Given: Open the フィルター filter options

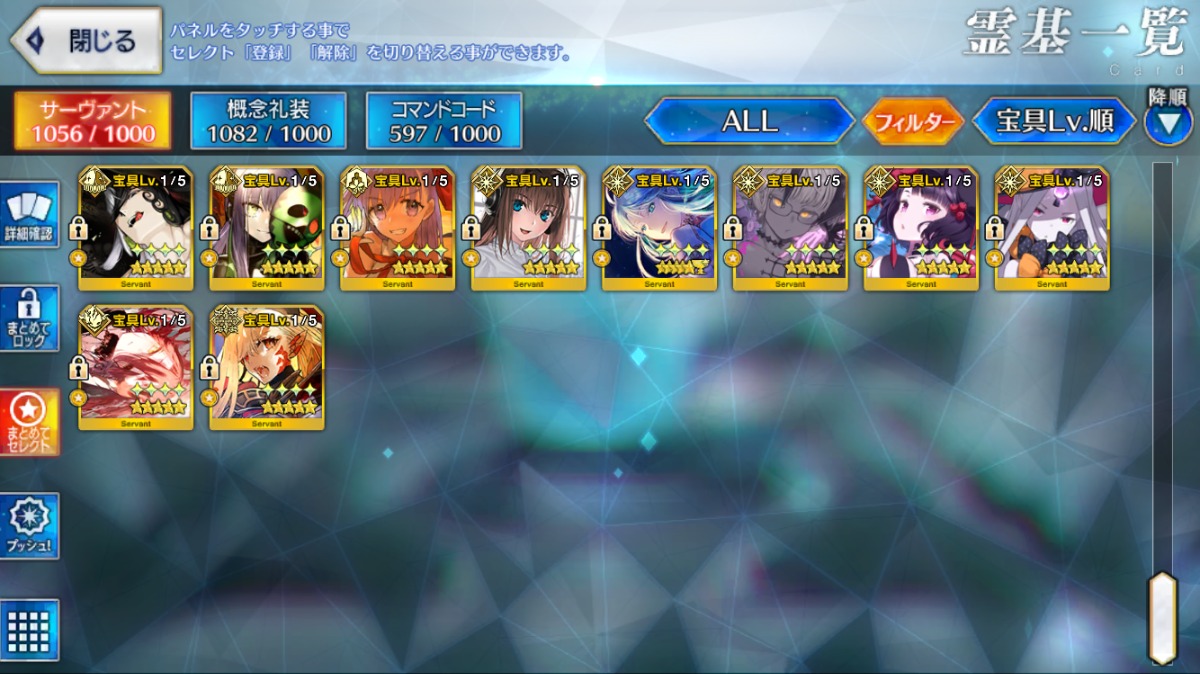Looking at the screenshot, I should pos(912,122).
